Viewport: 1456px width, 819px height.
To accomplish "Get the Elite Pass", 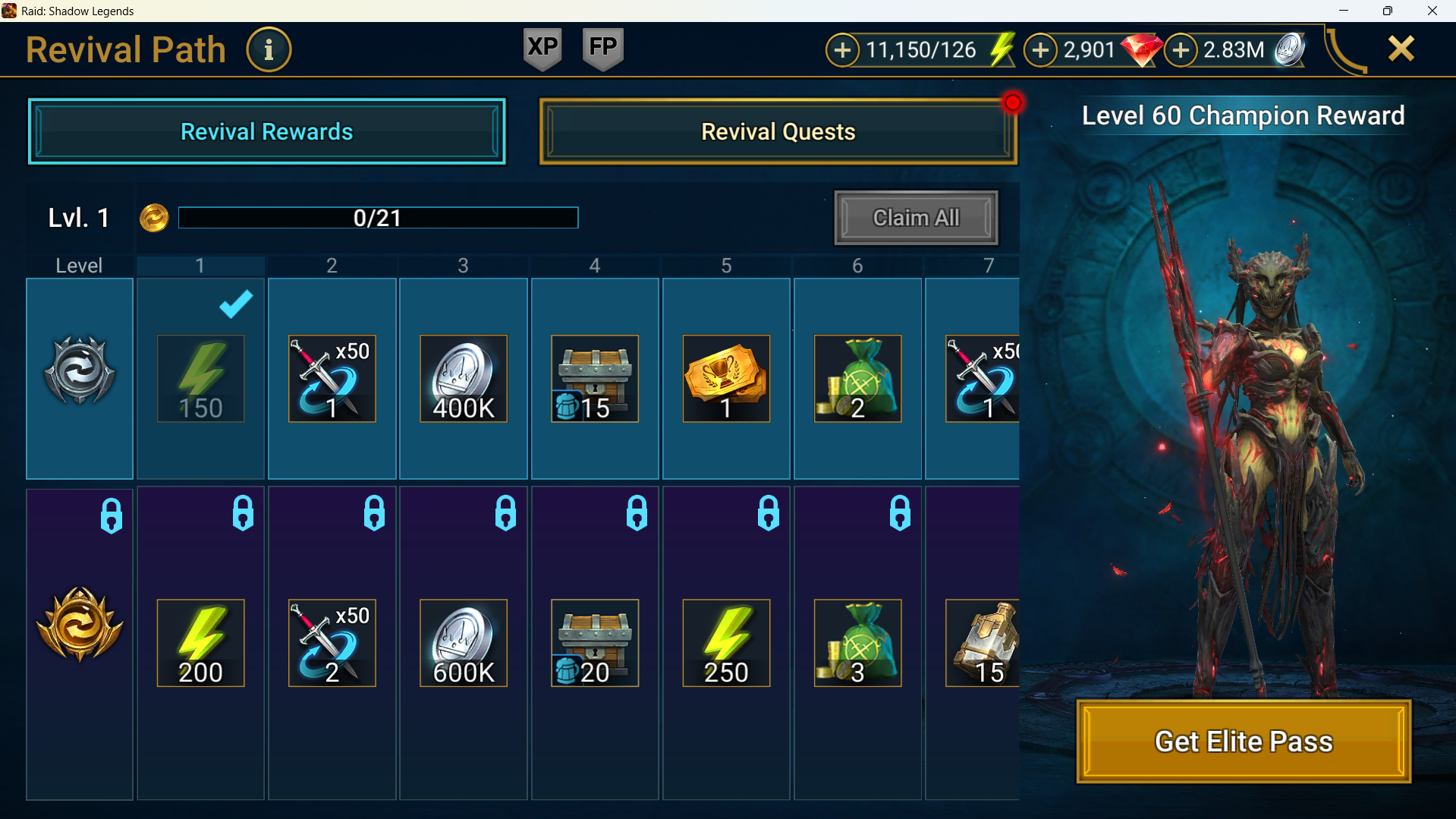I will (1243, 741).
